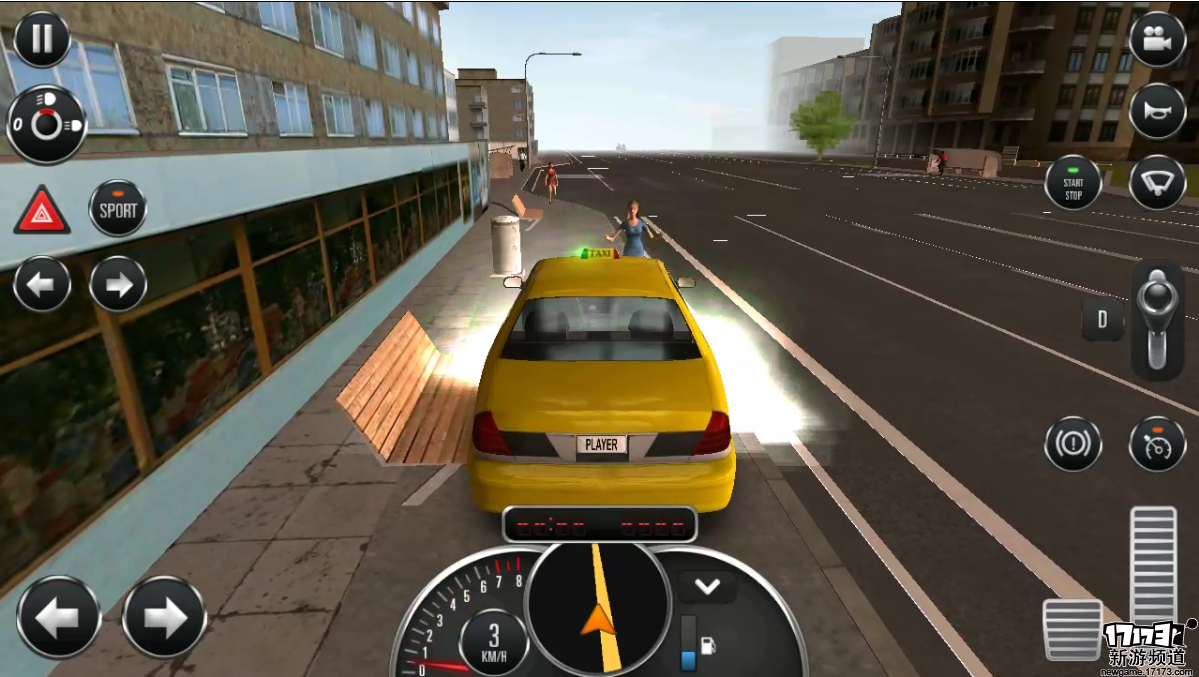Step on the tall gas pedal
The width and height of the screenshot is (1199, 677).
[1153, 565]
